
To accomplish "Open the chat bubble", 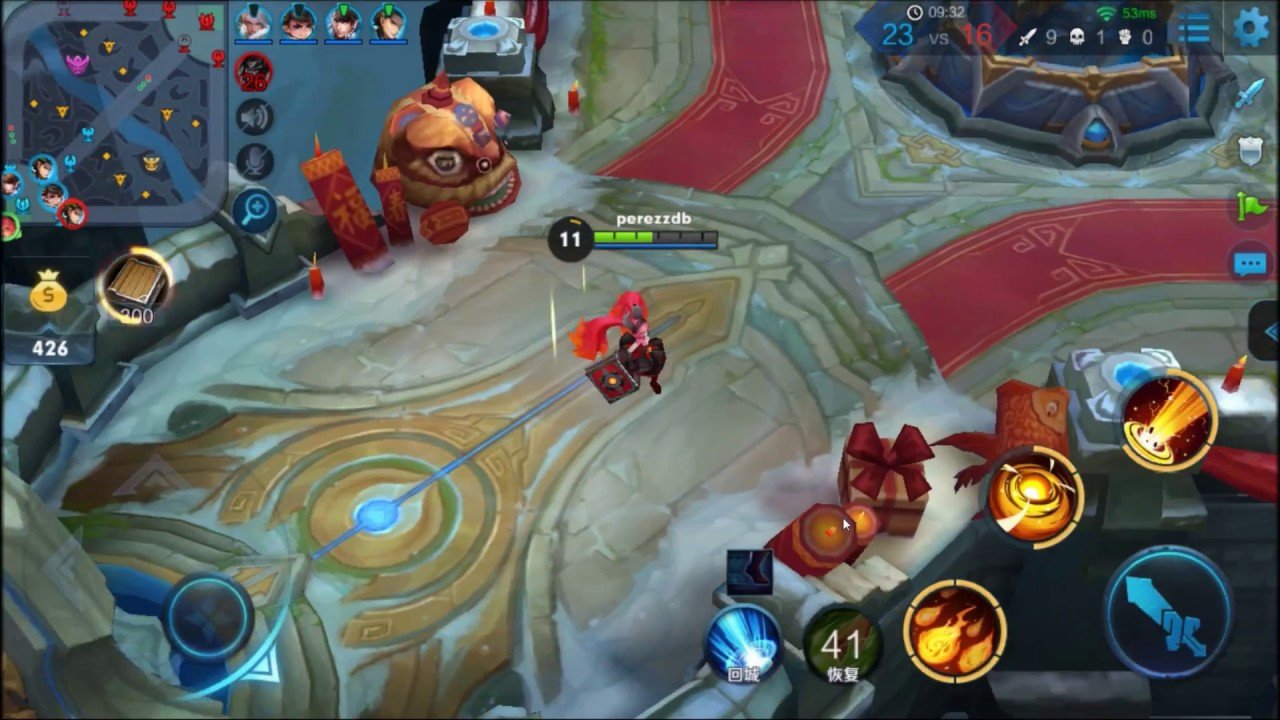I will (1248, 262).
